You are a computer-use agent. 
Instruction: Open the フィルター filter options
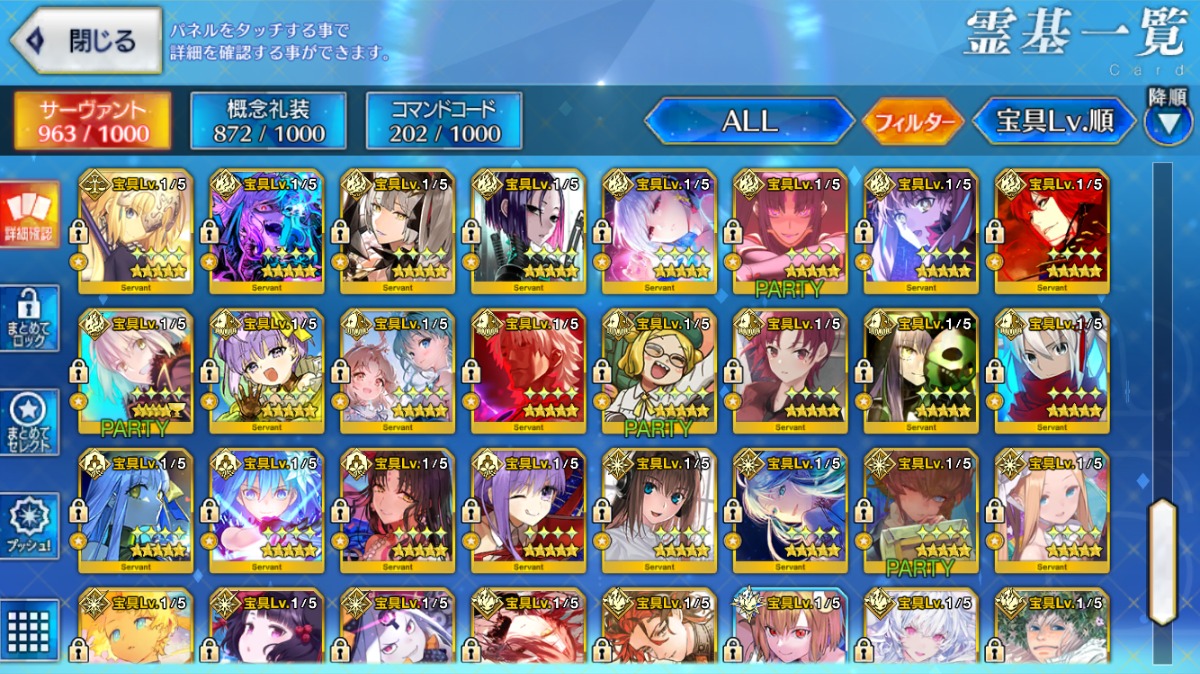coord(913,122)
